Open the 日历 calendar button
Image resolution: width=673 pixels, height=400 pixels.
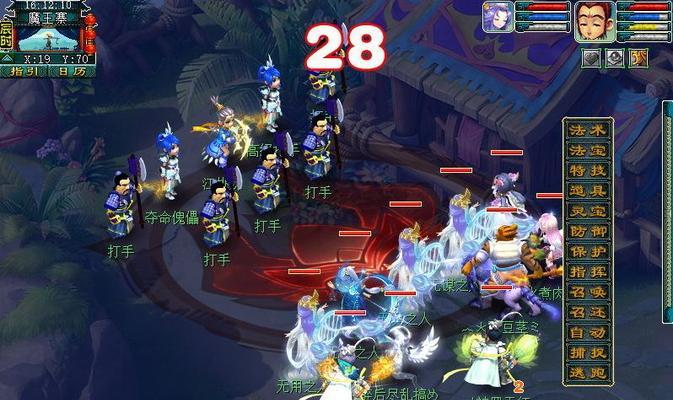coord(70,71)
